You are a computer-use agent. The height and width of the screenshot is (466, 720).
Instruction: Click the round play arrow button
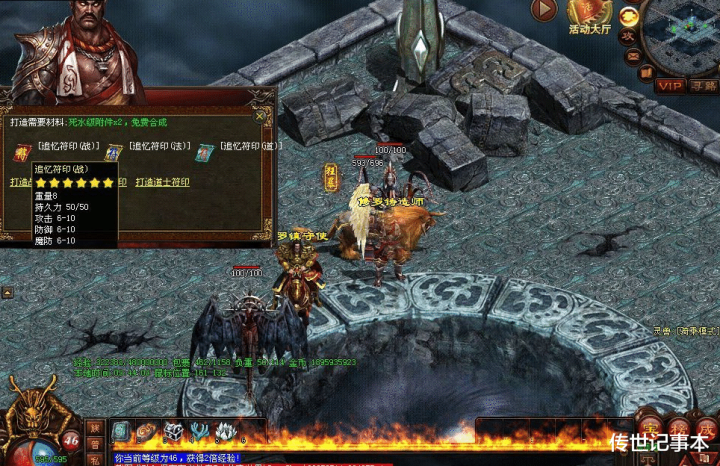544,10
